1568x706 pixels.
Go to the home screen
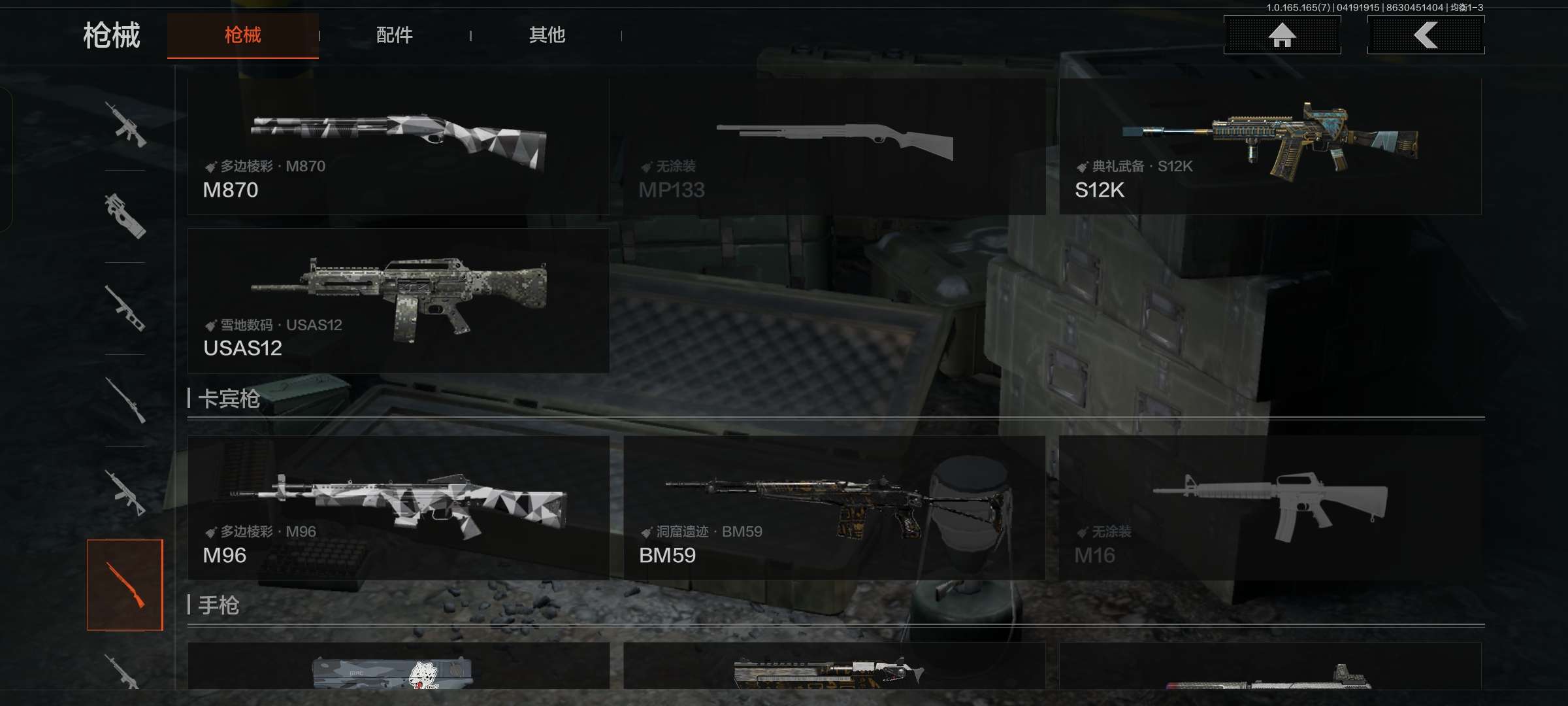[1282, 35]
